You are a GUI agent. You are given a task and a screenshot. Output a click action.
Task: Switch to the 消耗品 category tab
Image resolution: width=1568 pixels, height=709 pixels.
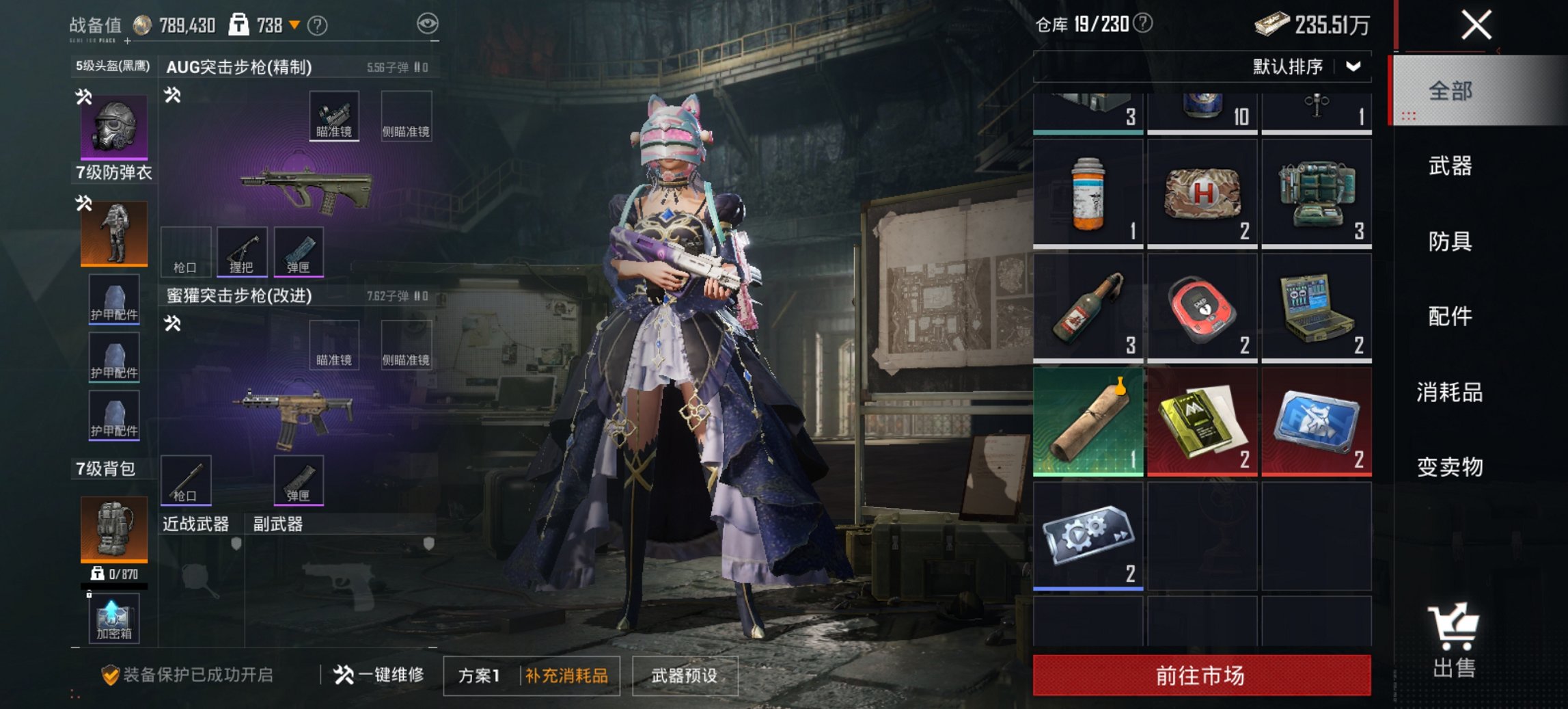pyautogui.click(x=1448, y=392)
